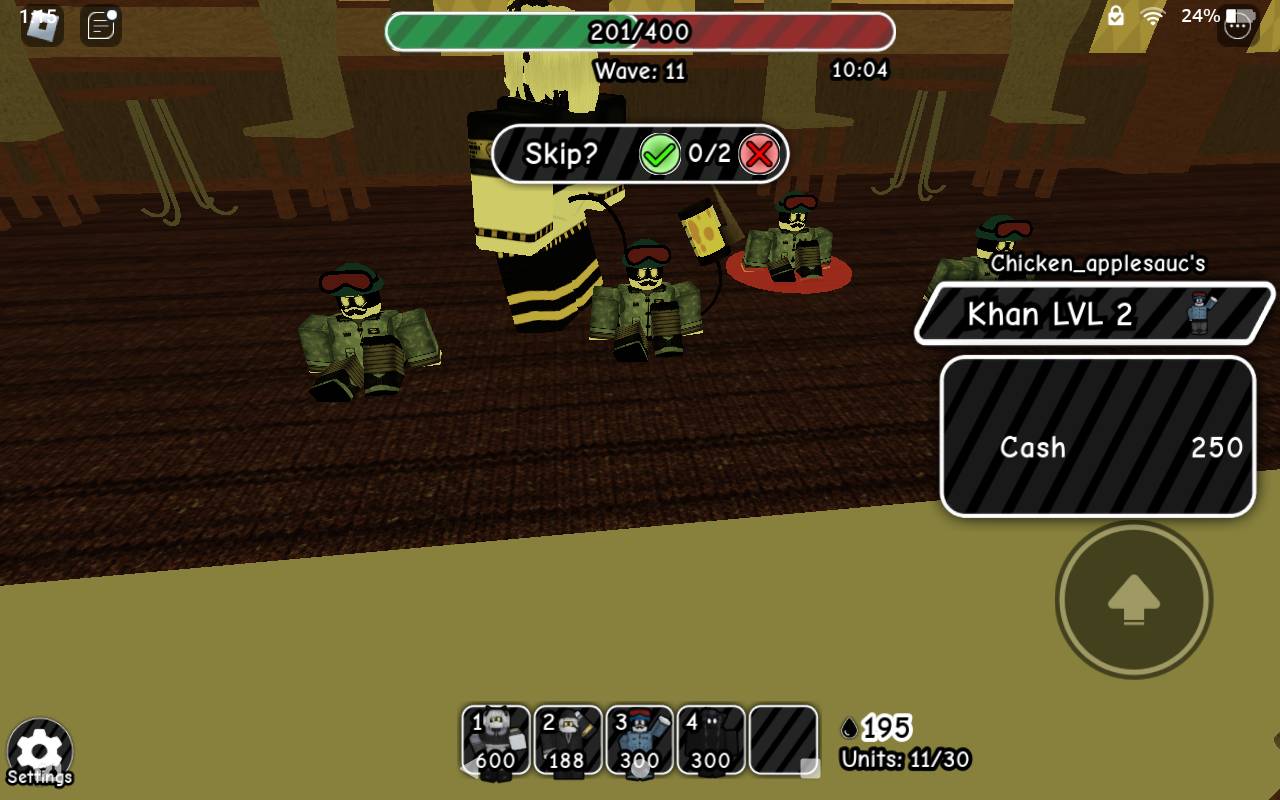1280x800 pixels.
Task: Choose unit slot 2 costing 188
Action: (568, 740)
